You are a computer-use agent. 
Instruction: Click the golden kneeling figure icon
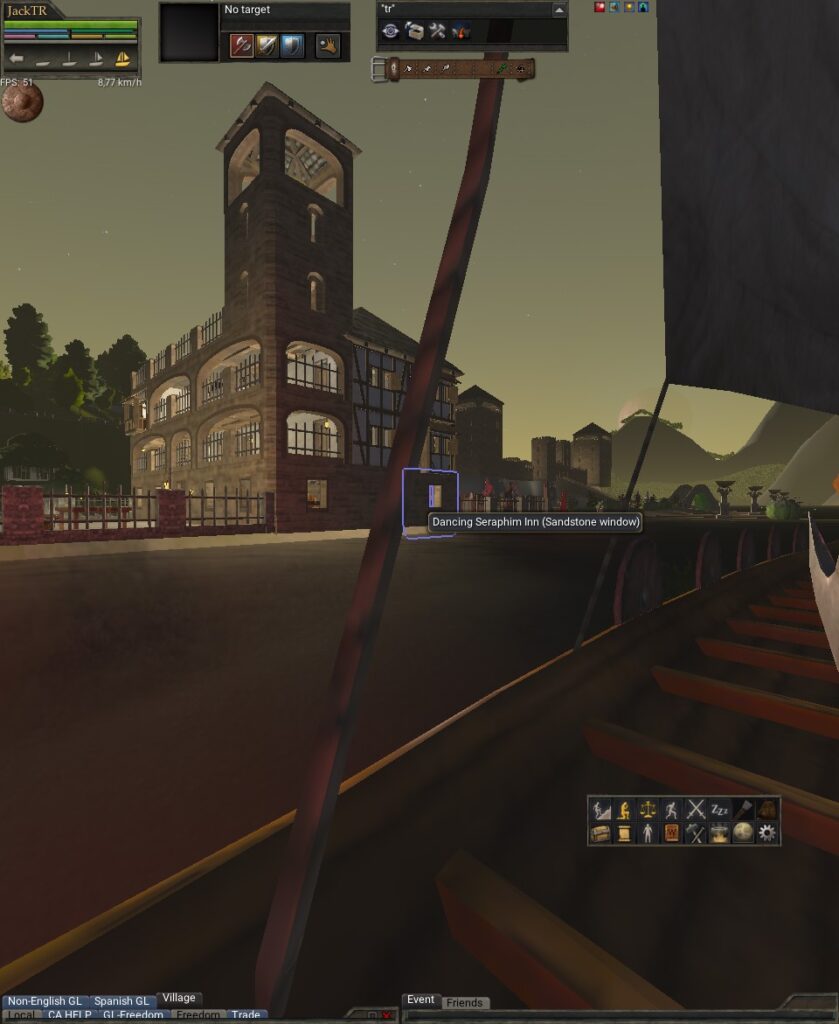(624, 809)
